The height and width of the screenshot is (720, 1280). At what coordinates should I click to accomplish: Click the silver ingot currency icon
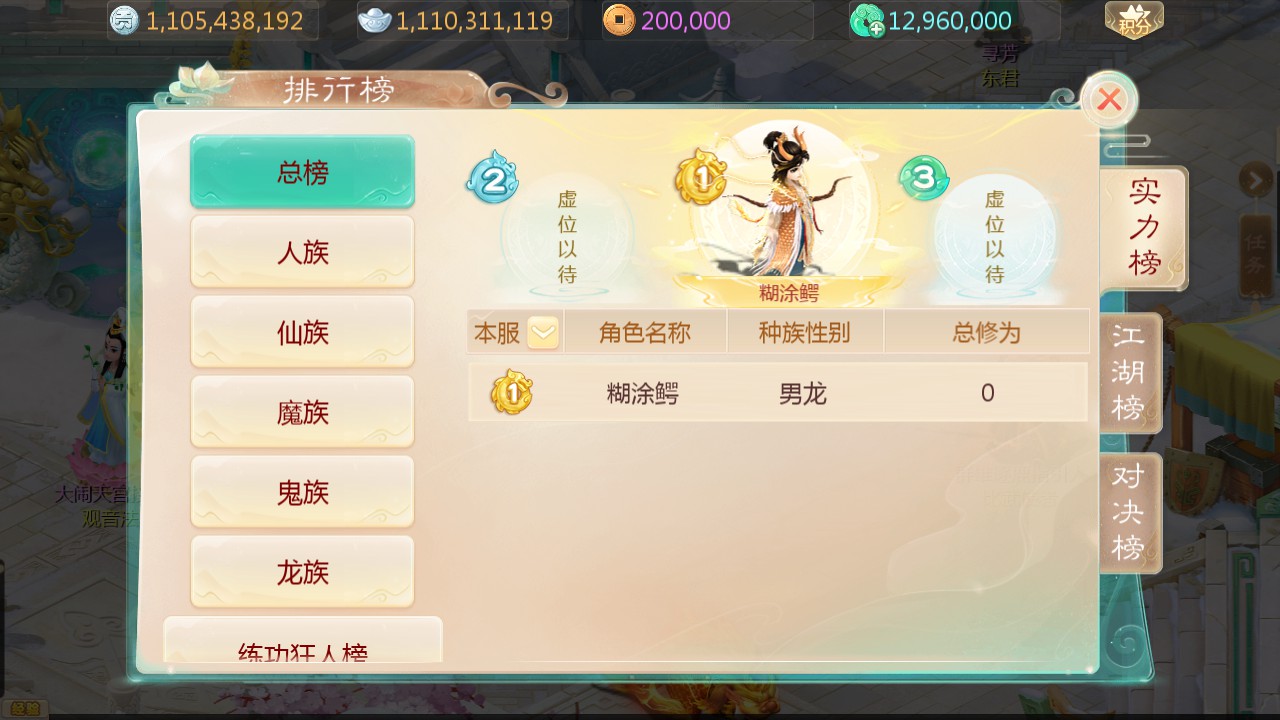pyautogui.click(x=377, y=18)
